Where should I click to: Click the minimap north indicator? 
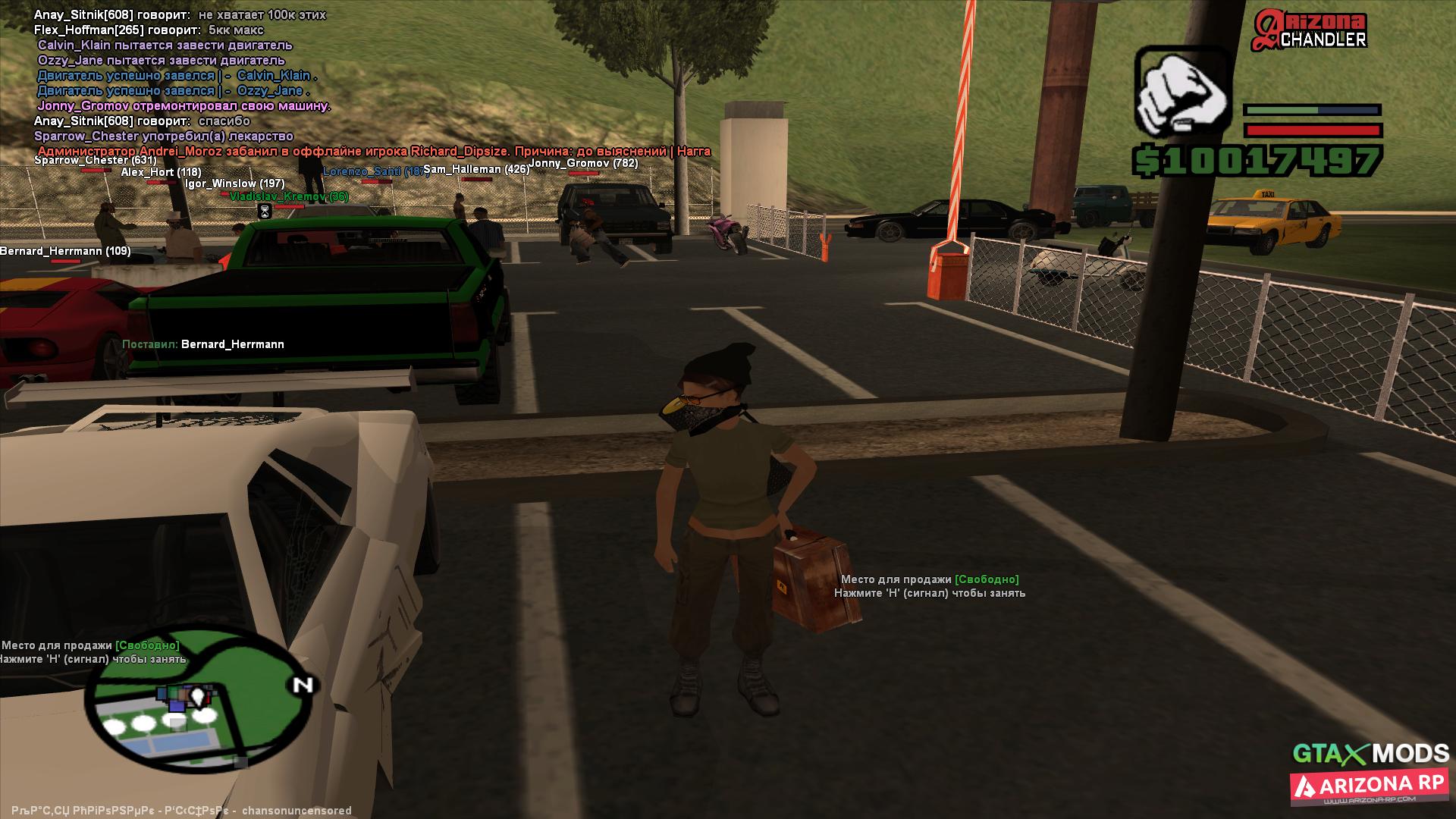(302, 686)
